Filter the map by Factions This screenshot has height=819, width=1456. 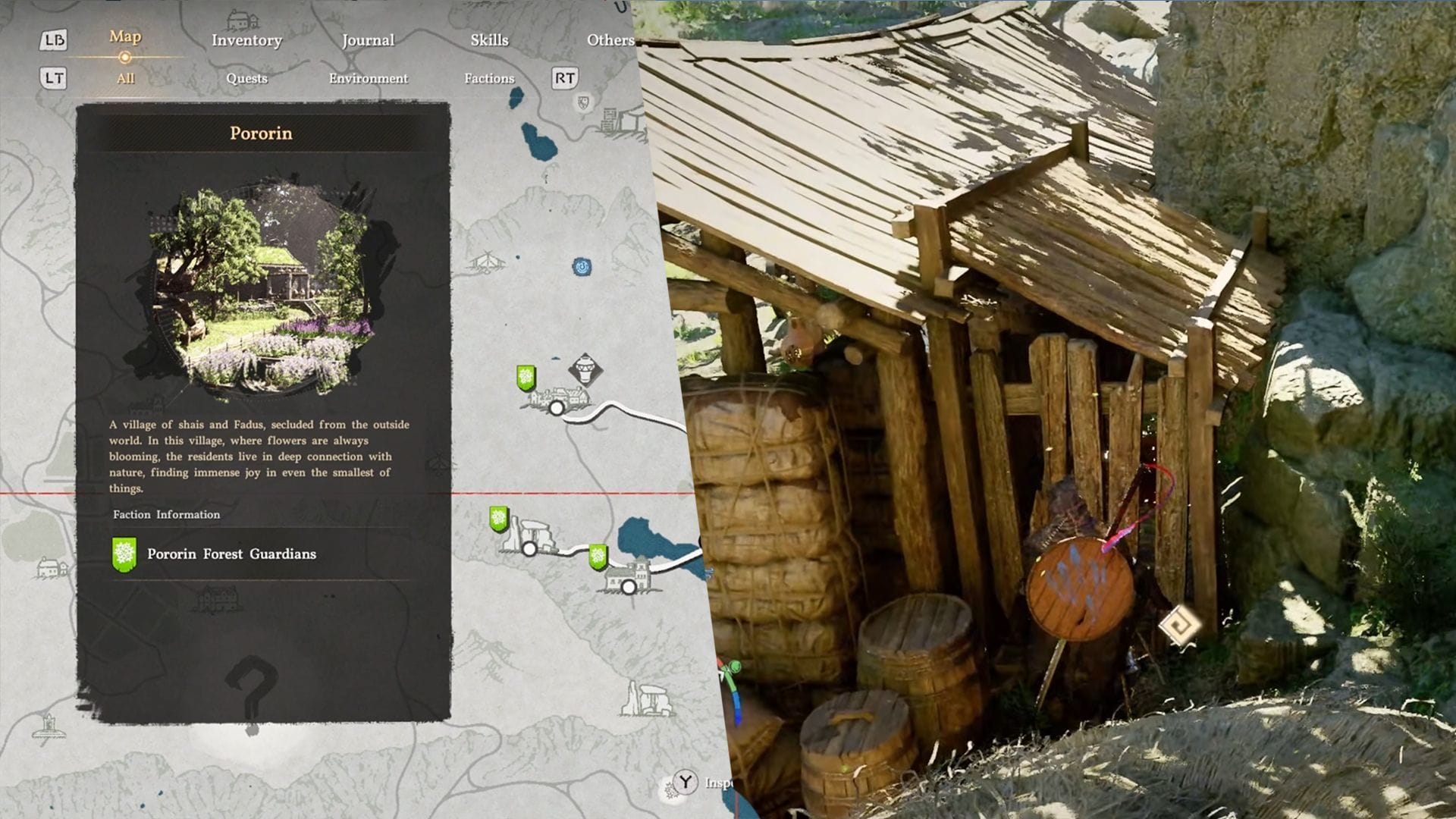pos(489,78)
